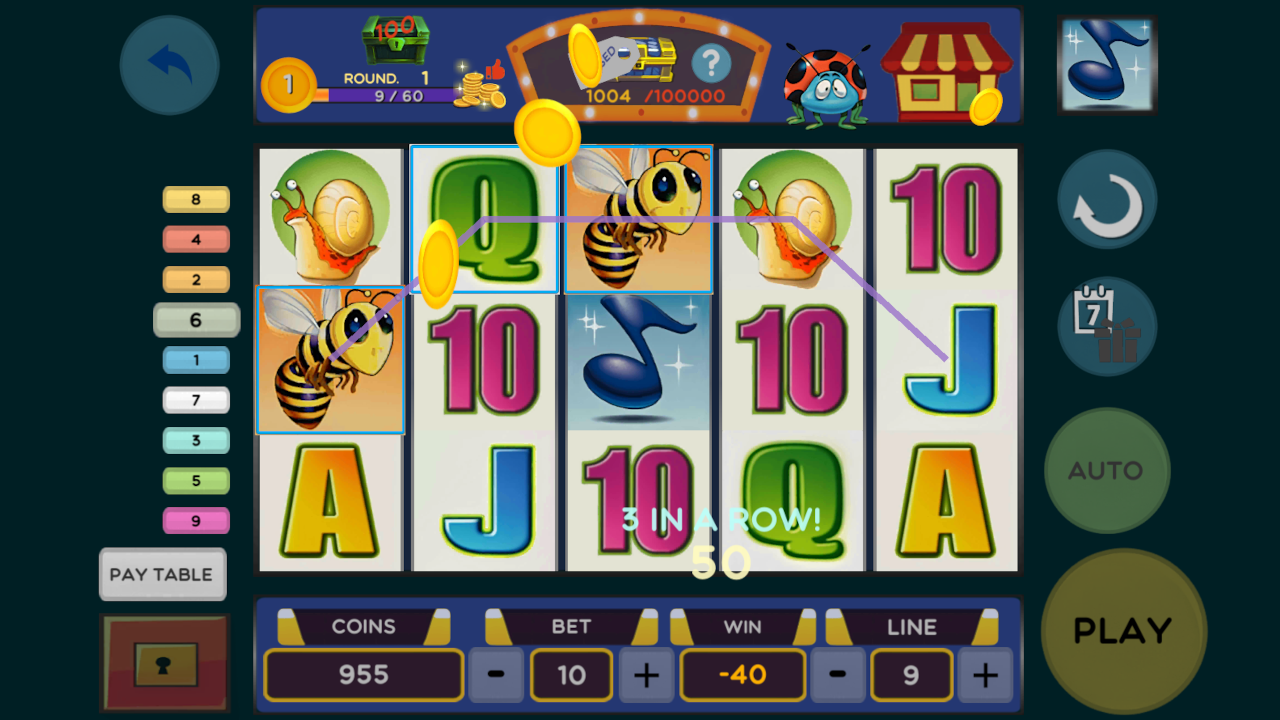Select payline number 7

pos(196,400)
